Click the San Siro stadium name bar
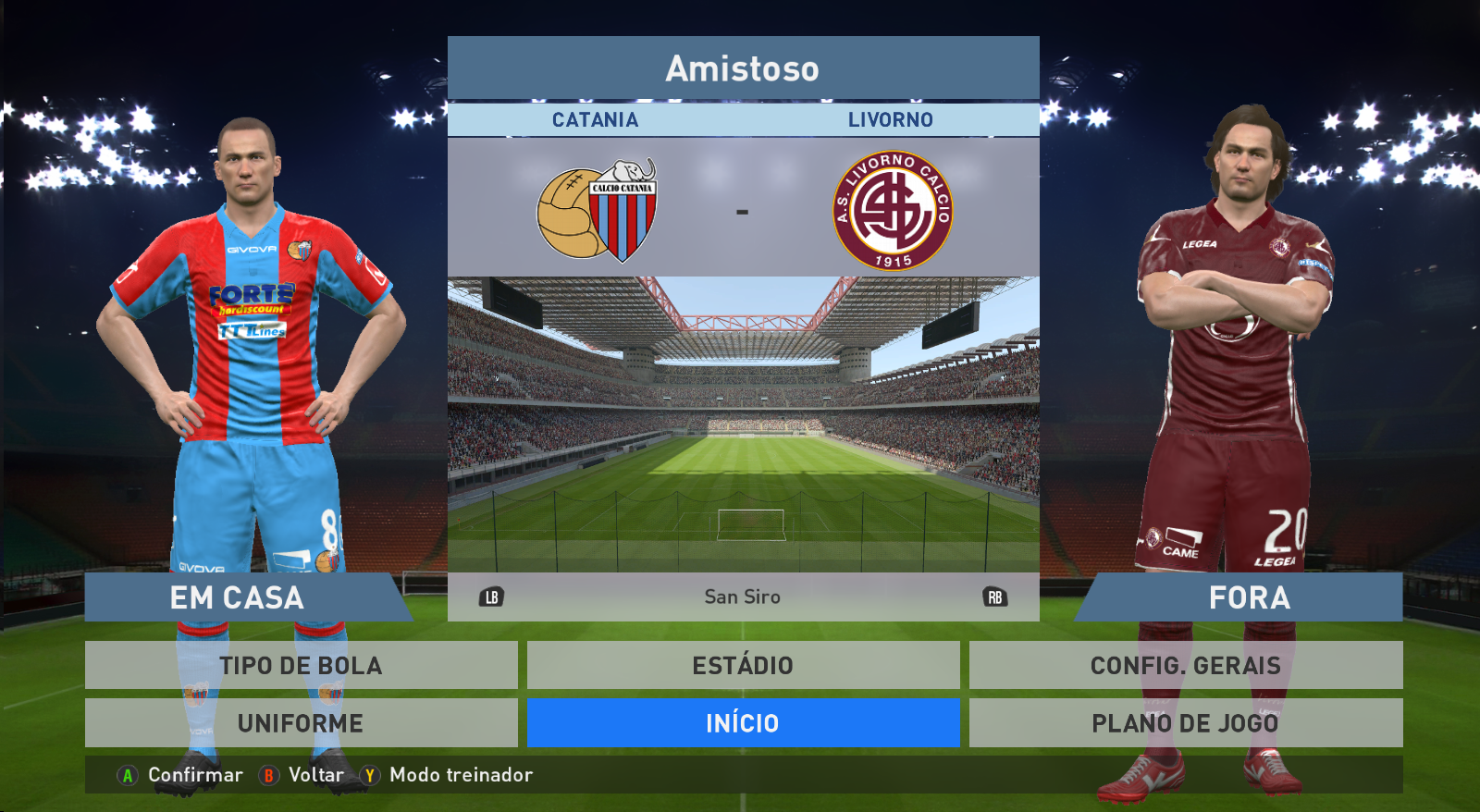The image size is (1480, 812). click(743, 597)
